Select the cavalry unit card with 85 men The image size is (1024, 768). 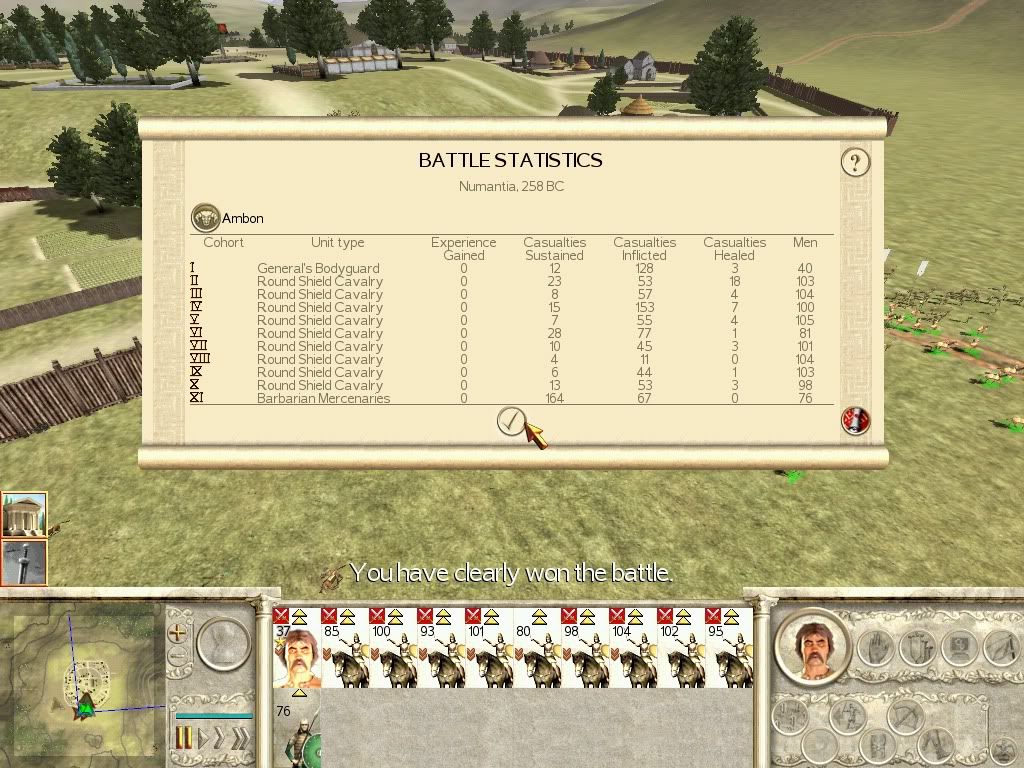pyautogui.click(x=344, y=648)
